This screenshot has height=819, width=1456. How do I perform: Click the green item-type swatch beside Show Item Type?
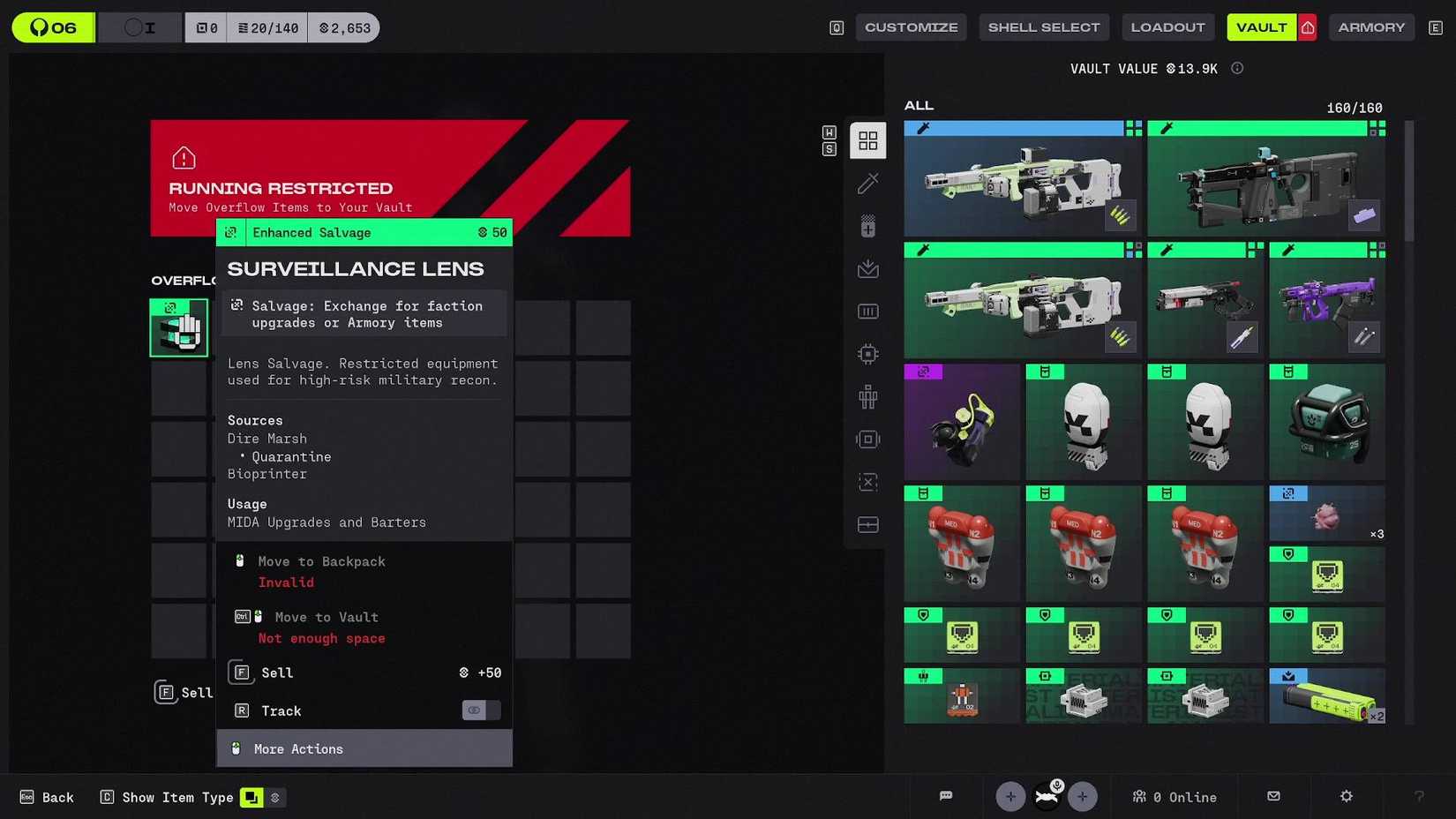click(x=251, y=797)
